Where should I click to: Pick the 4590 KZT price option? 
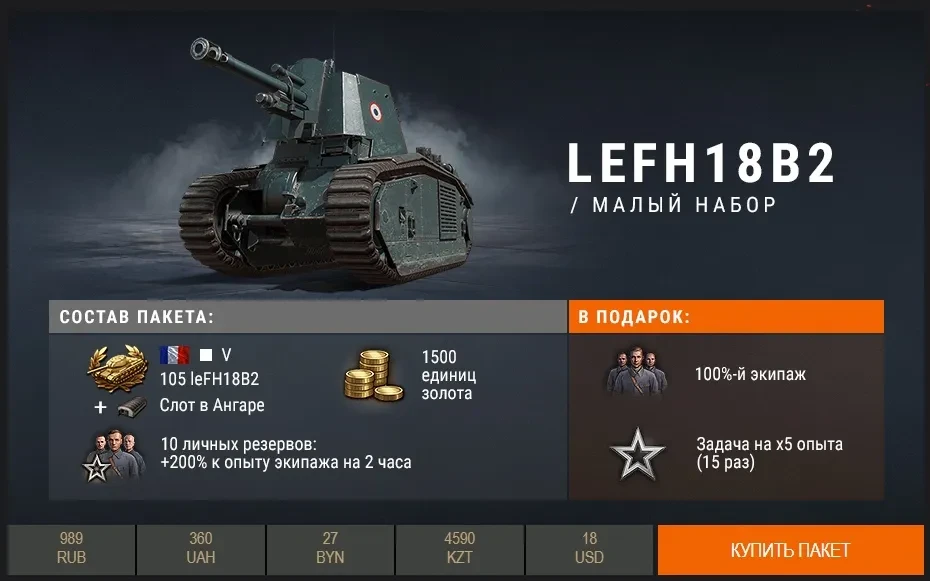click(x=459, y=550)
